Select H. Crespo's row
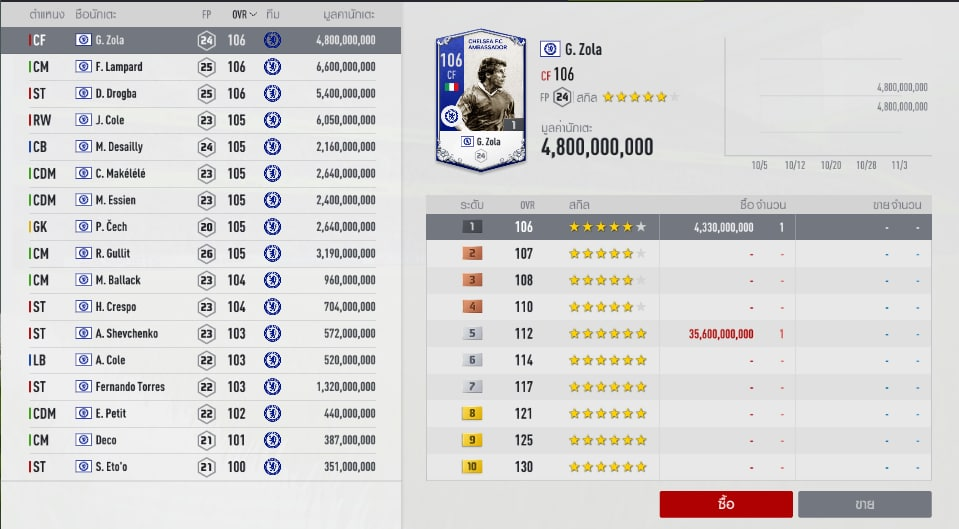959x529 pixels. click(200, 307)
